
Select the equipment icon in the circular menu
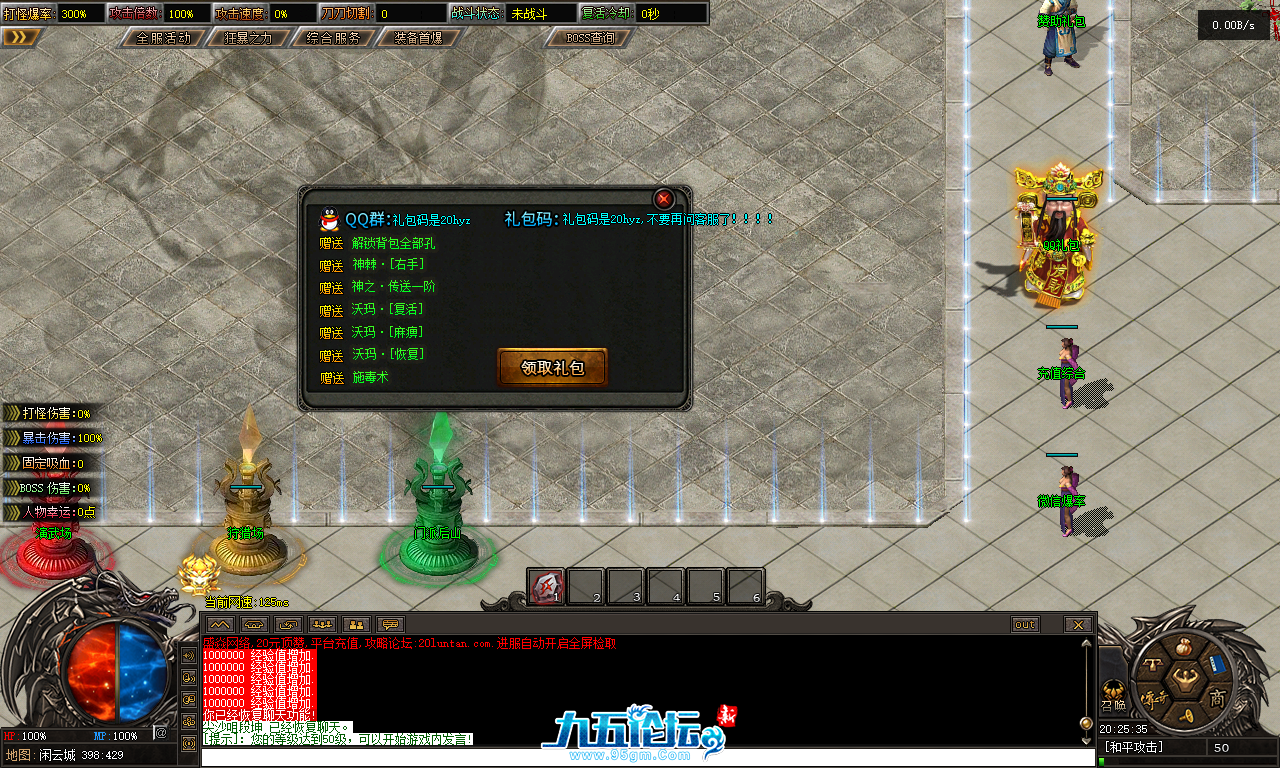tap(1153, 664)
